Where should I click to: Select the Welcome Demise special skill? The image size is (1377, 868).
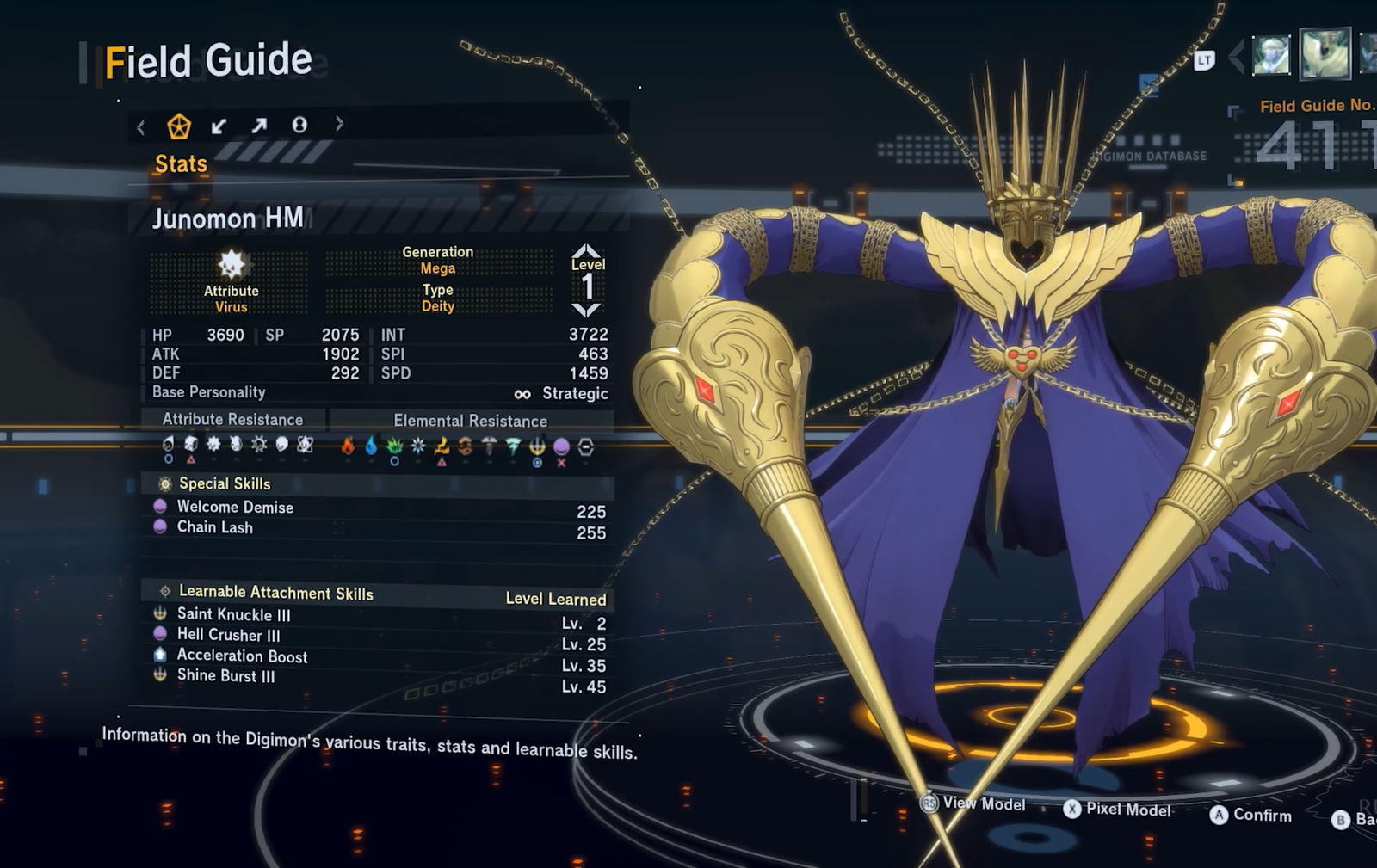coord(235,507)
